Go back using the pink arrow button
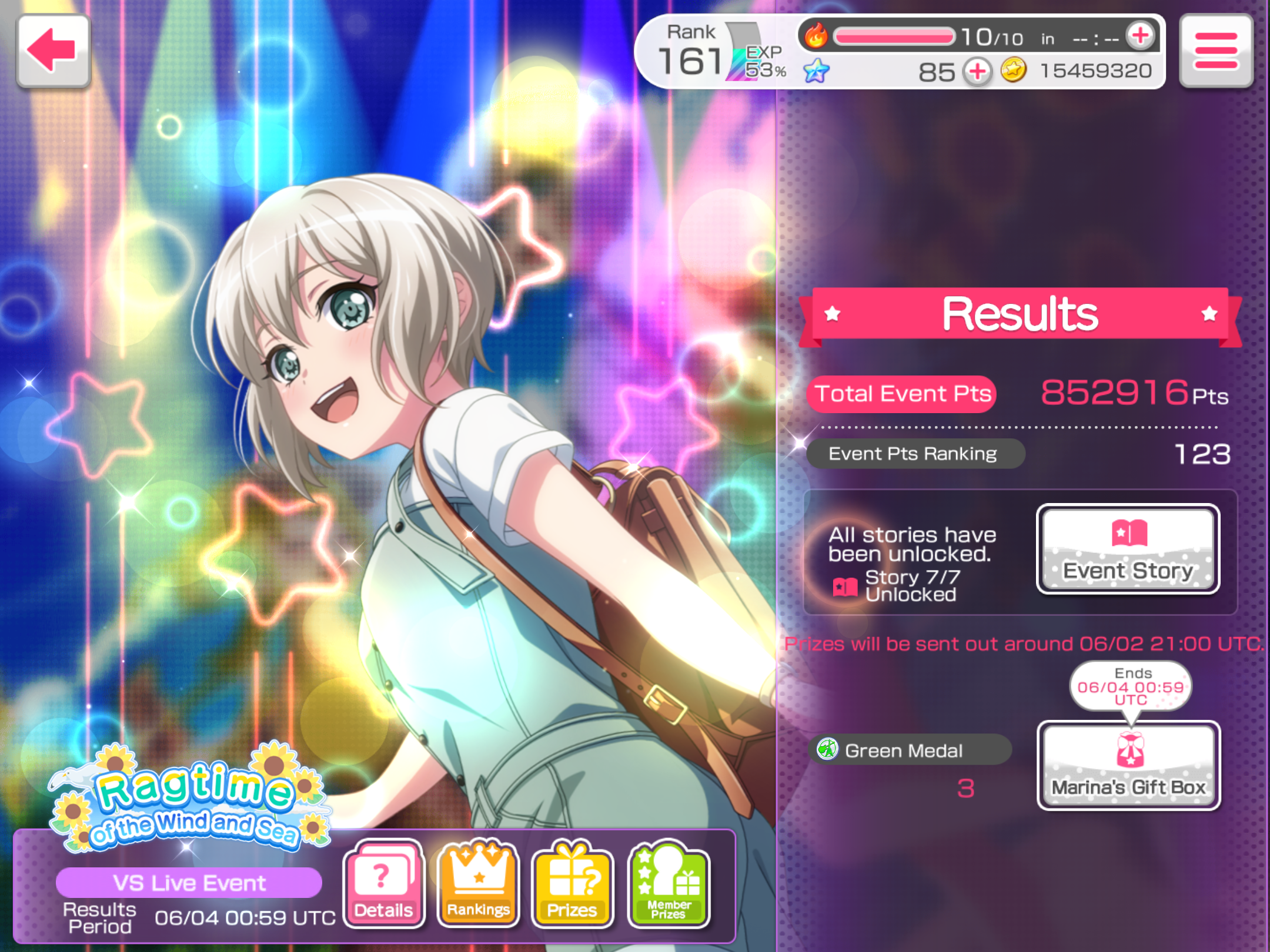 pos(53,51)
